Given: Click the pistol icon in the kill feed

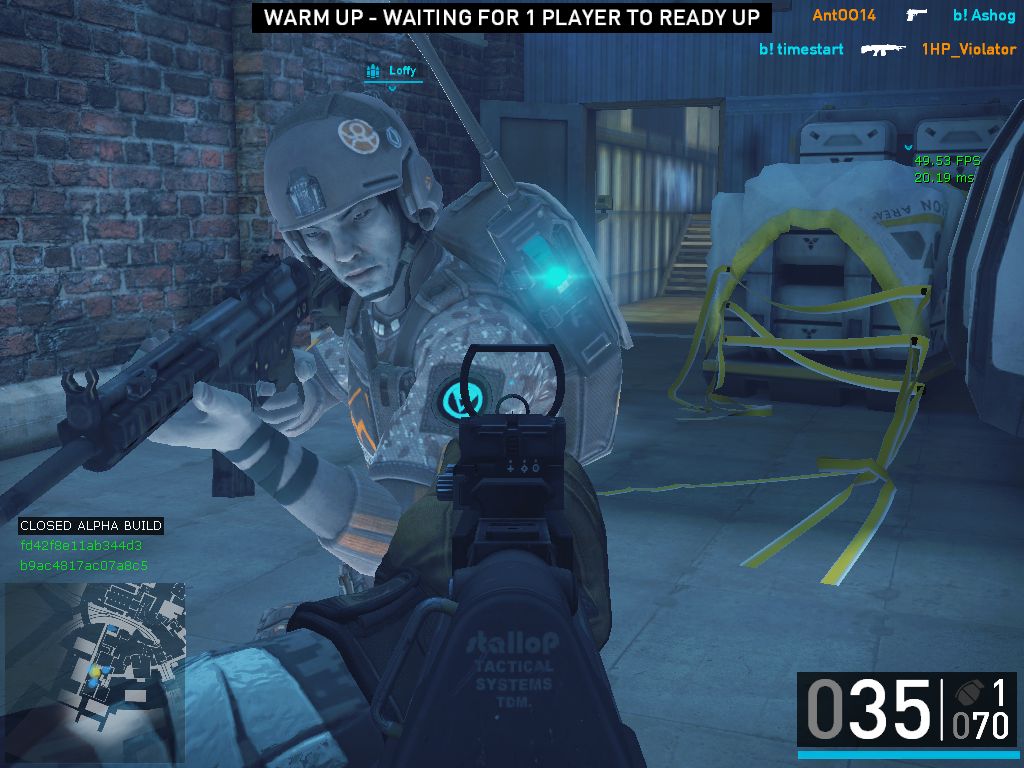Looking at the screenshot, I should 915,15.
